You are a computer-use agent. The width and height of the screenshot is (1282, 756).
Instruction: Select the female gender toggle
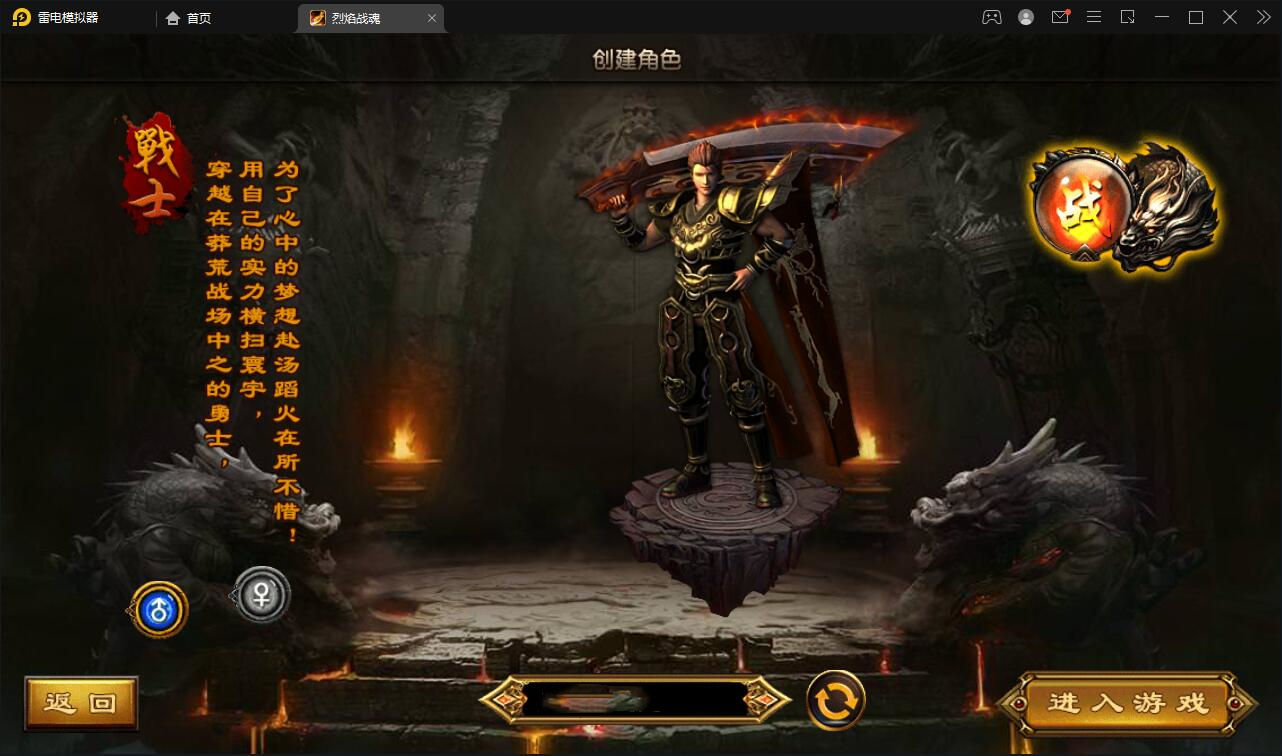(260, 594)
